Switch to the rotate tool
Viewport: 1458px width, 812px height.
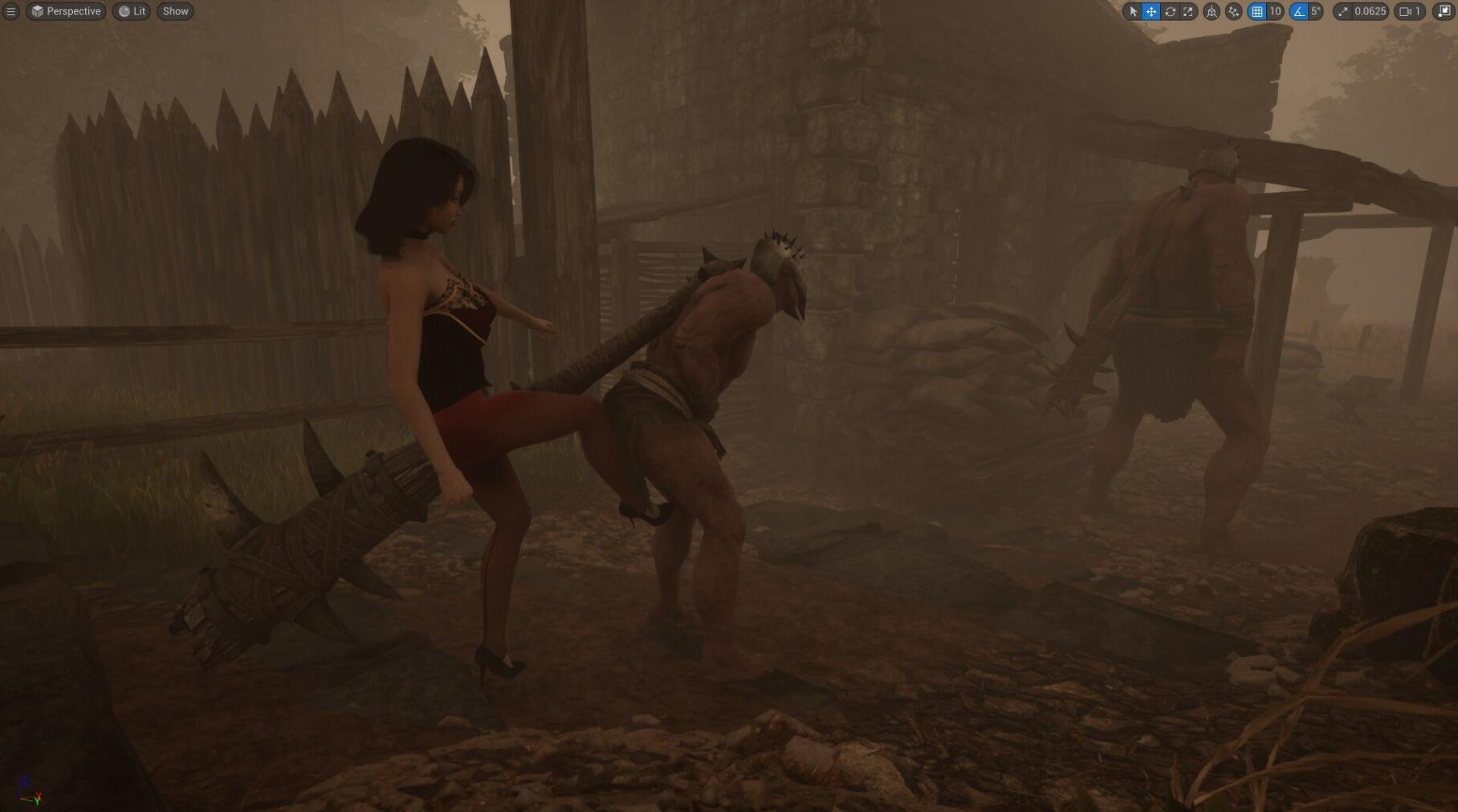click(1170, 11)
